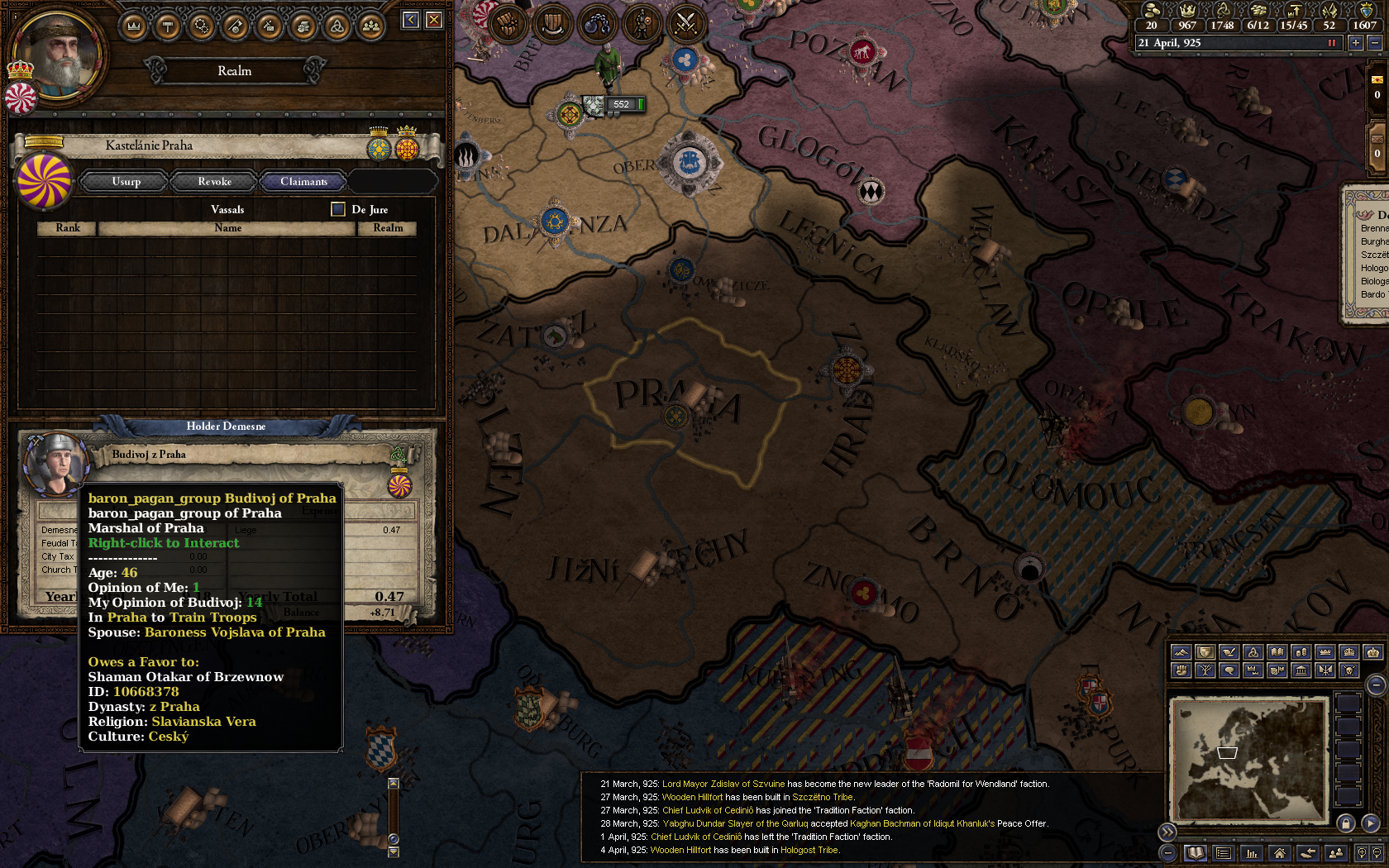Toggle the De Jure checkbox in the Realm panel

[337, 209]
